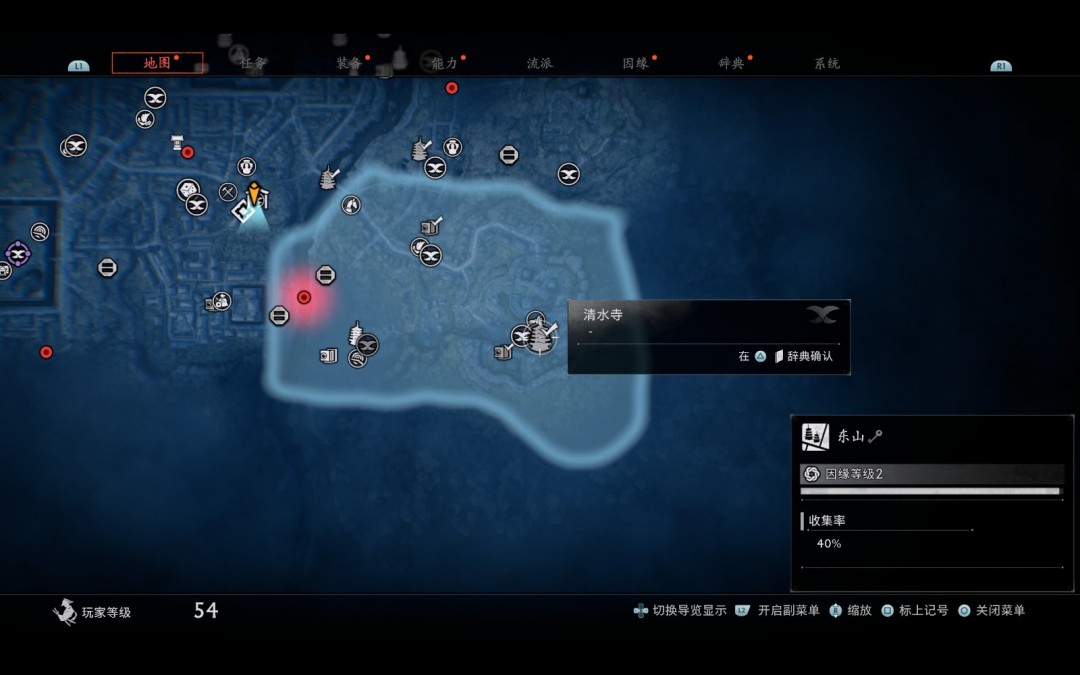Show the 辞典 encyclopedia tab
The width and height of the screenshot is (1080, 675).
point(731,63)
